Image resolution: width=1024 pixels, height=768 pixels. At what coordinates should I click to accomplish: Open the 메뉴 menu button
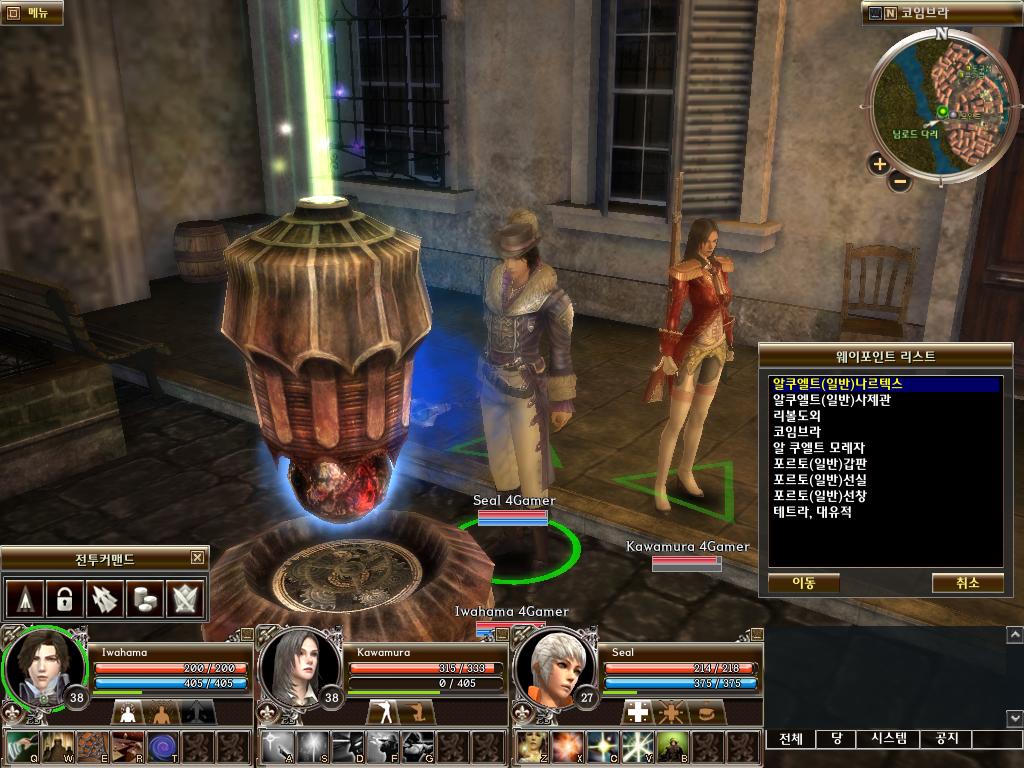click(31, 13)
